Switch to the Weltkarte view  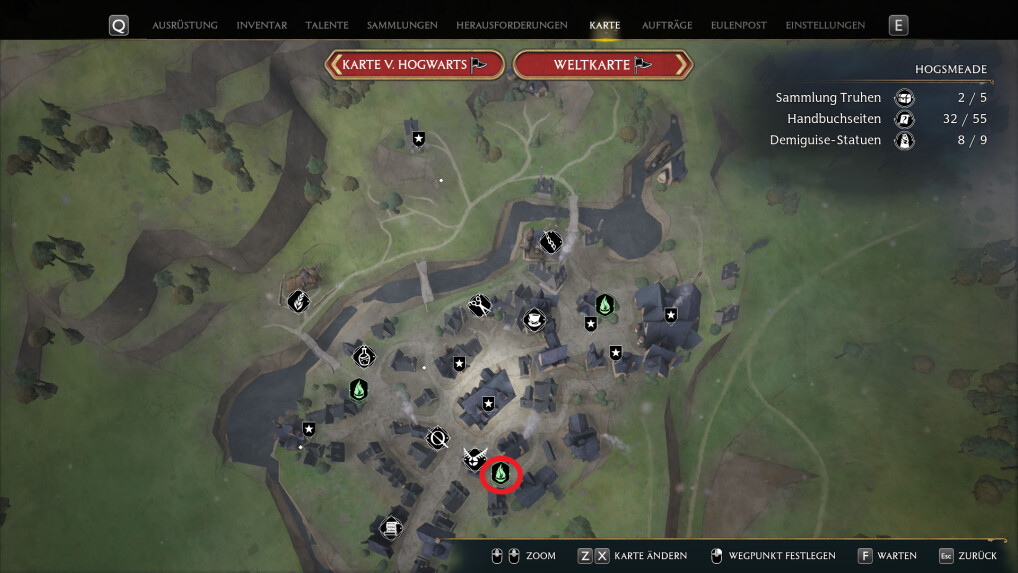pyautogui.click(x=602, y=65)
